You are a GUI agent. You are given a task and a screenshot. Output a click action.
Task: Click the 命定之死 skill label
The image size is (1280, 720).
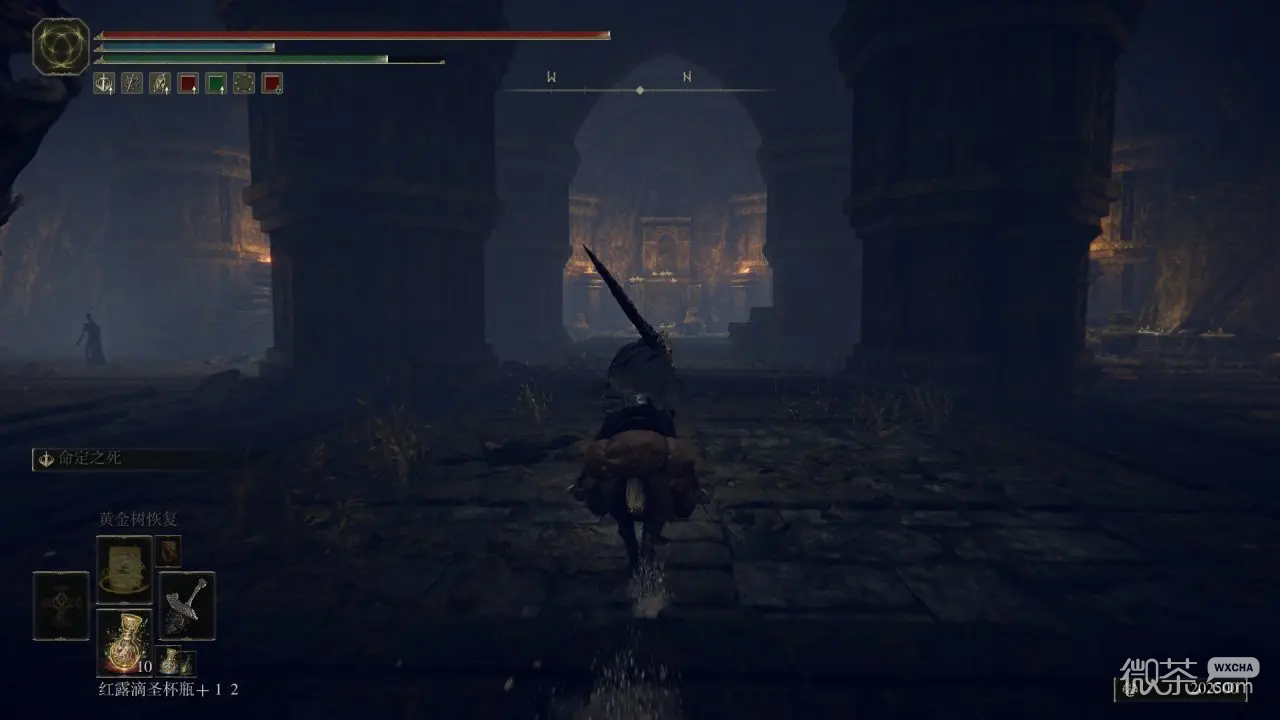click(90, 458)
